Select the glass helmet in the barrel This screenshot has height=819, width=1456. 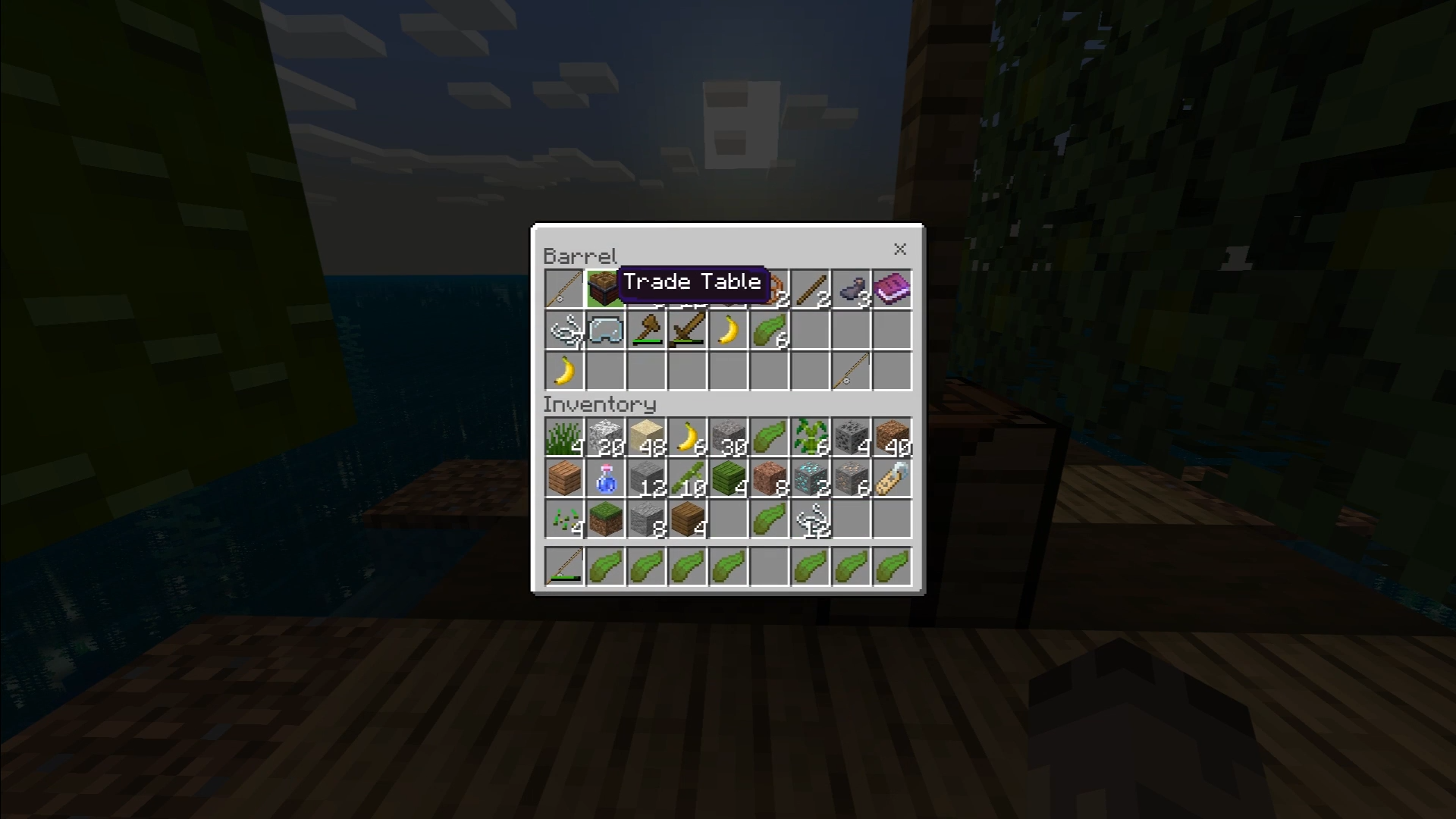pos(605,331)
